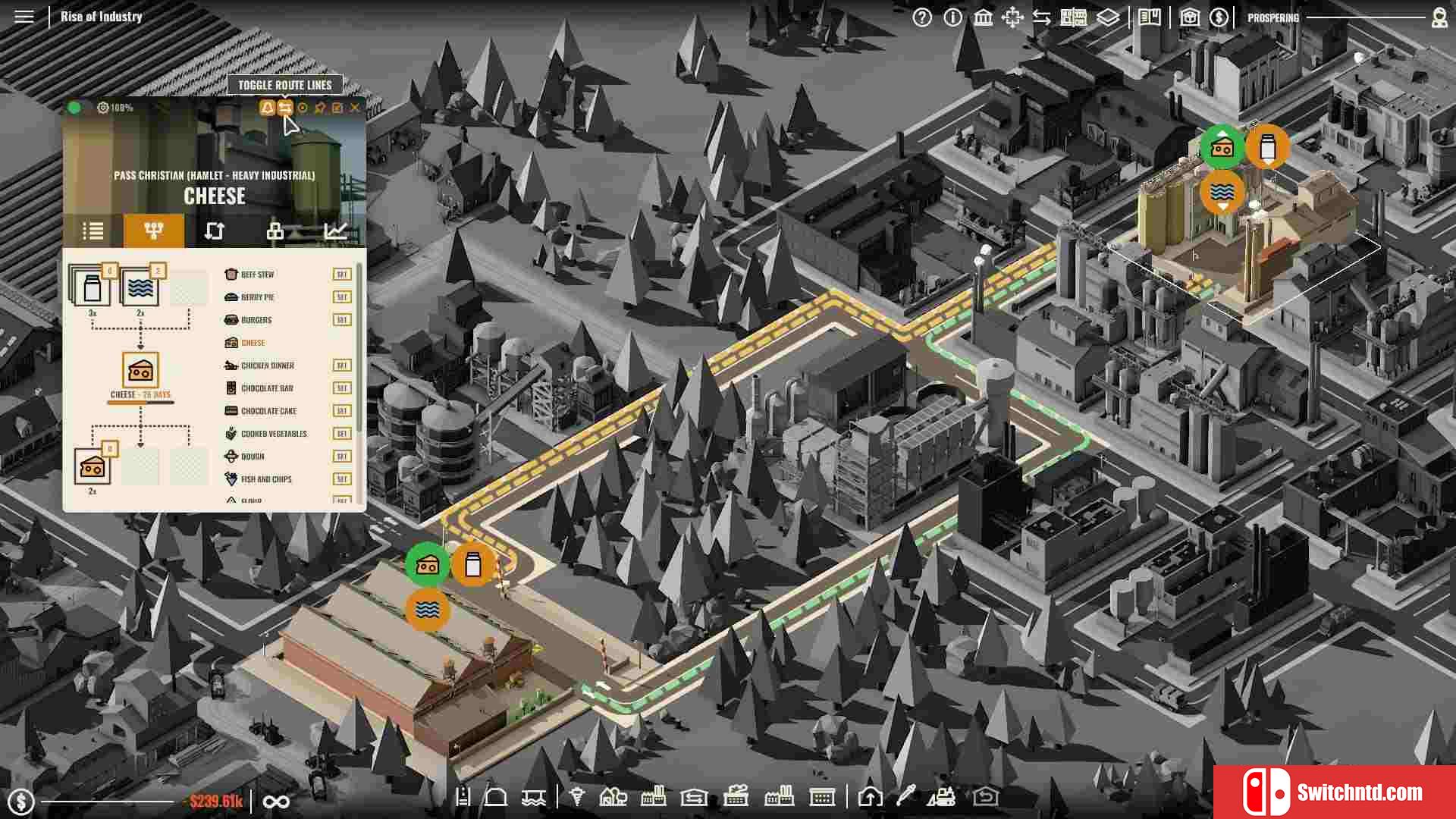Viewport: 1456px width, 819px height.
Task: Switch to the list tab in building panel
Action: click(93, 231)
